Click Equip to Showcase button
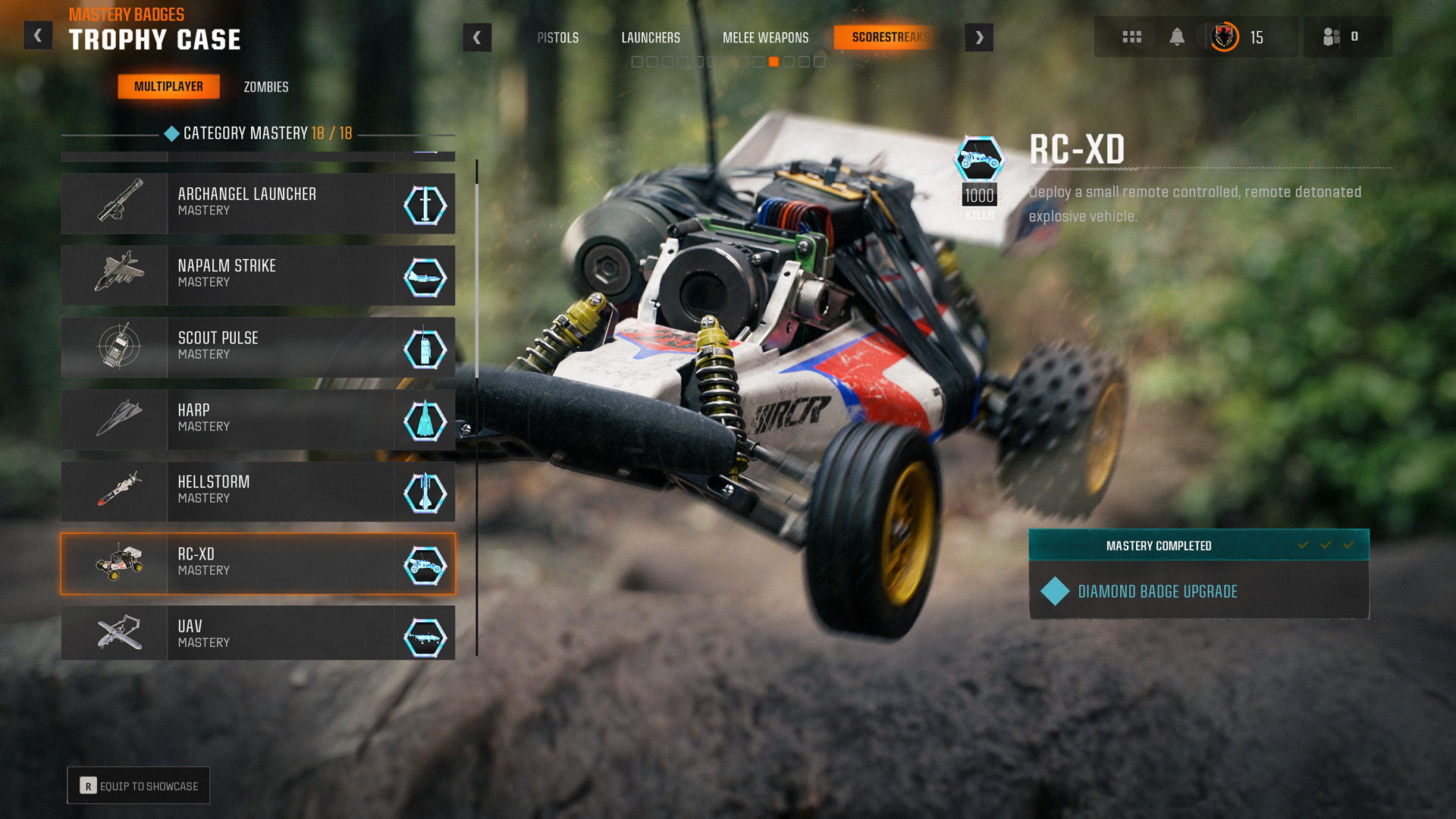This screenshot has width=1456, height=819. coord(139,786)
